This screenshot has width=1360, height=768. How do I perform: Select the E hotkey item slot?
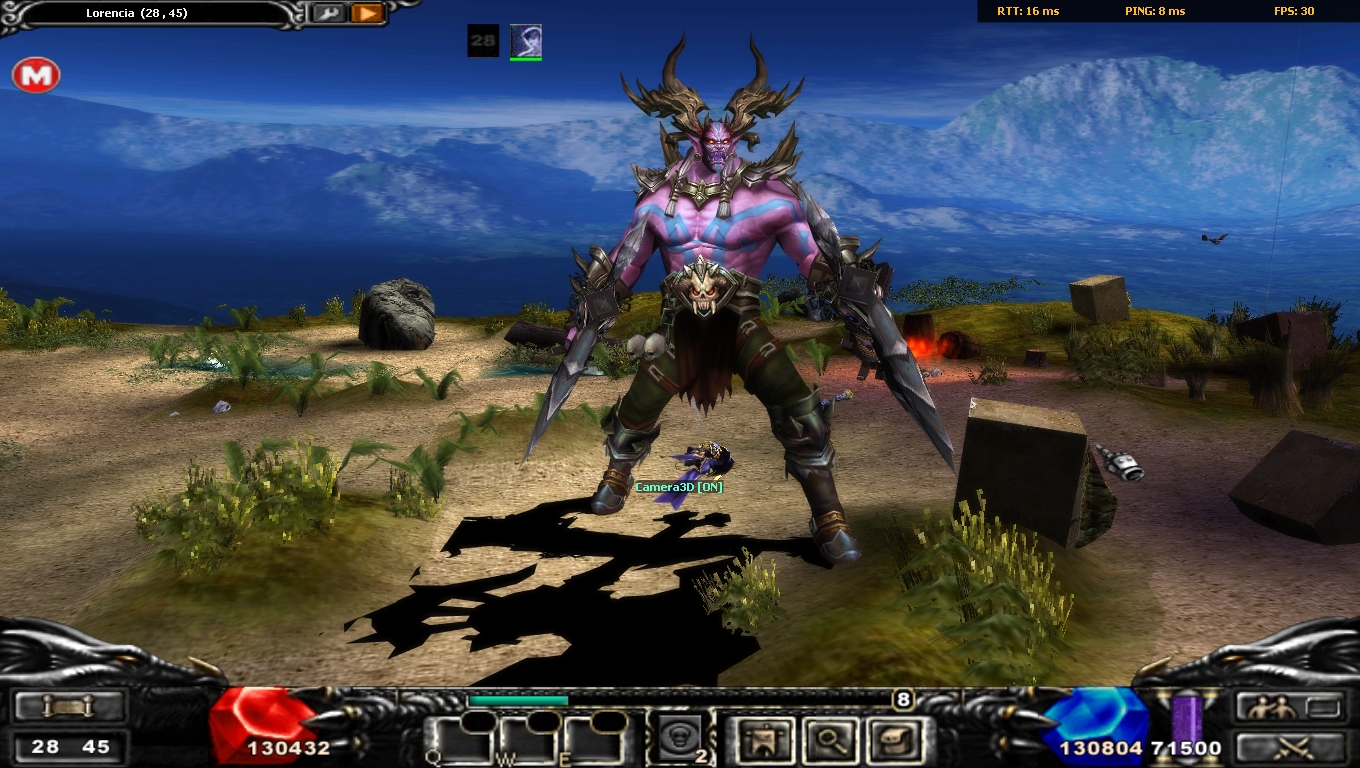tap(593, 740)
